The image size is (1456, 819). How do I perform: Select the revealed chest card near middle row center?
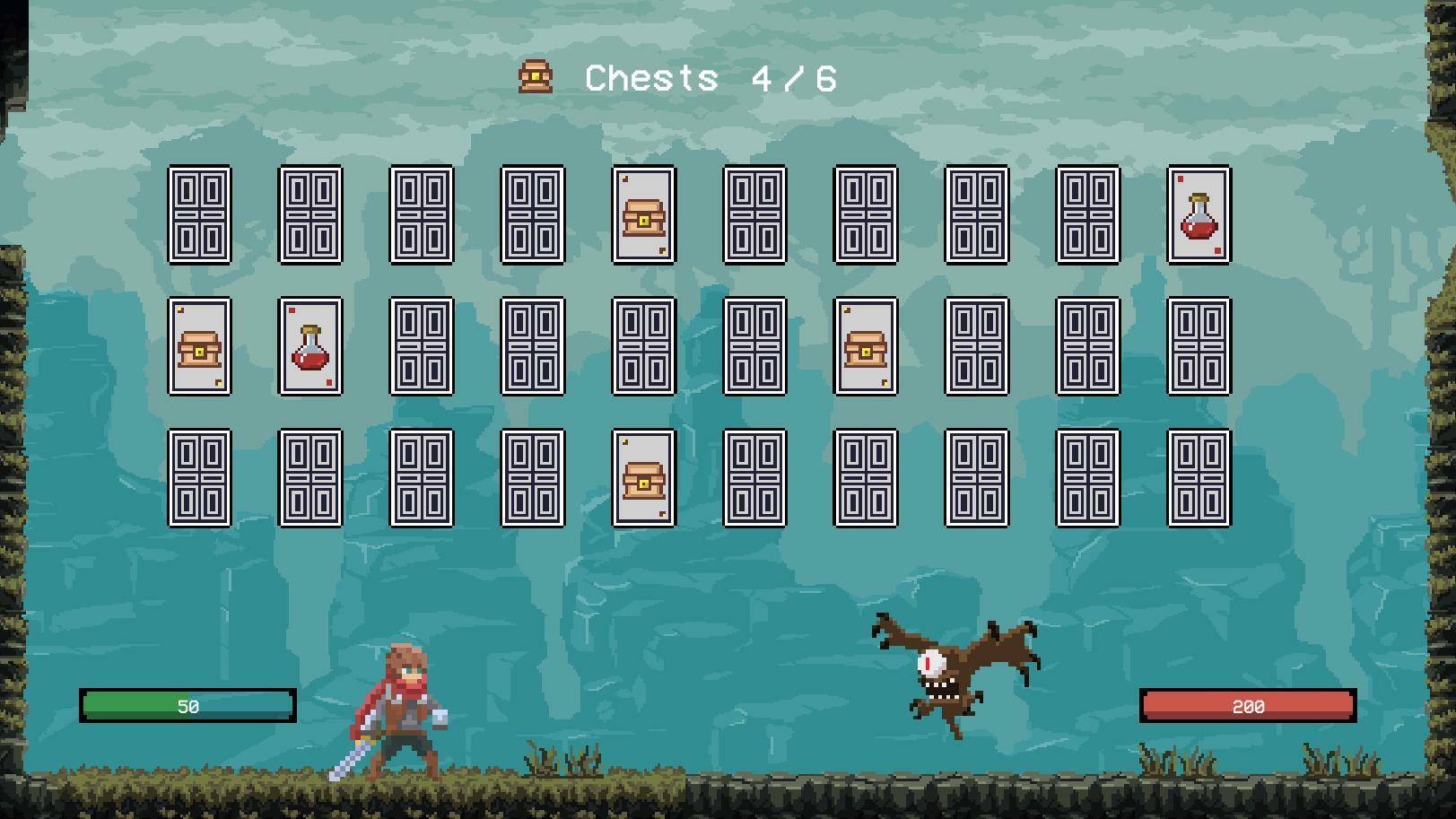pos(867,349)
